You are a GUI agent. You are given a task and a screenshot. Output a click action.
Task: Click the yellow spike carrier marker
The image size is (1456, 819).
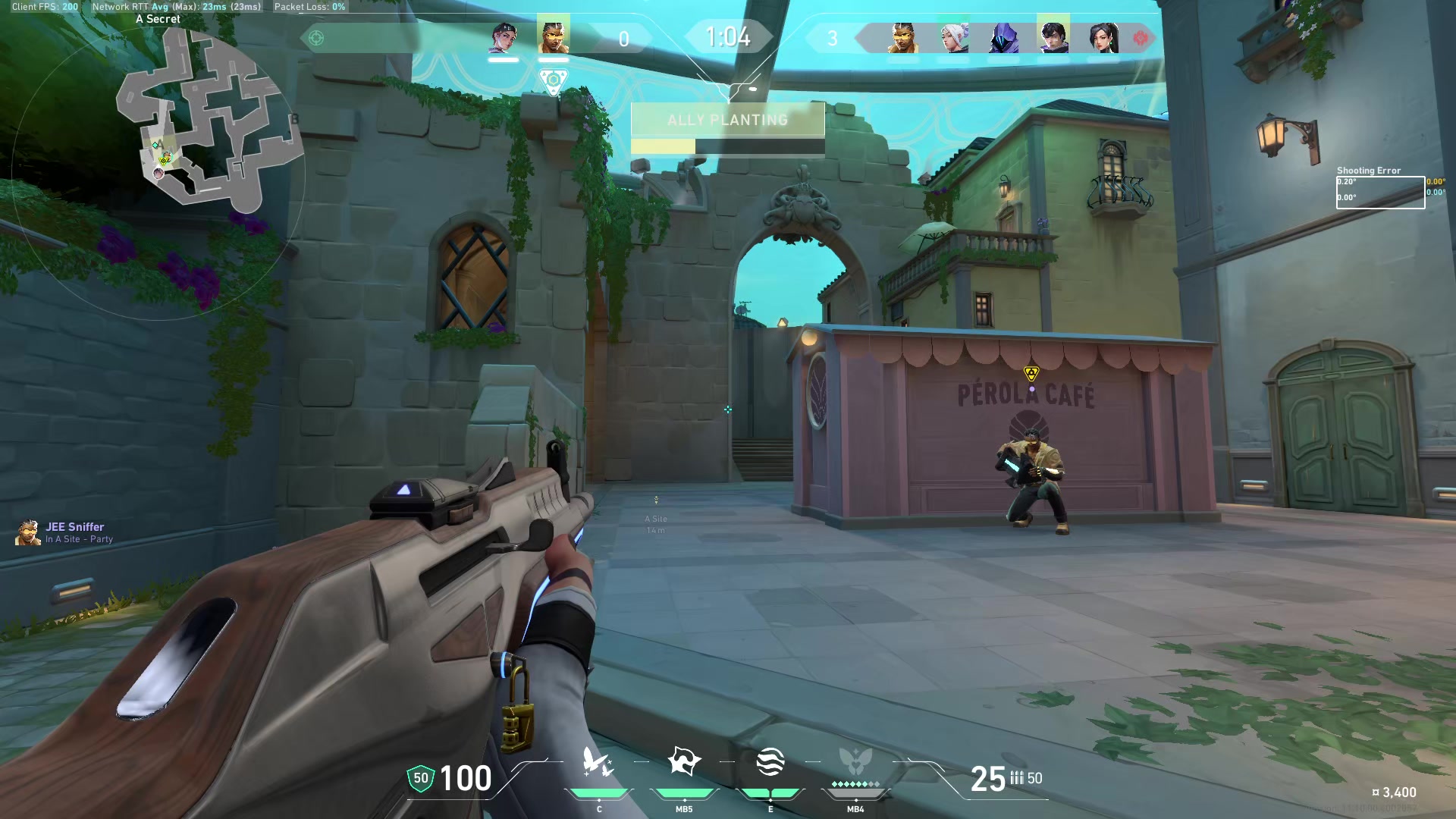[x=1031, y=374]
